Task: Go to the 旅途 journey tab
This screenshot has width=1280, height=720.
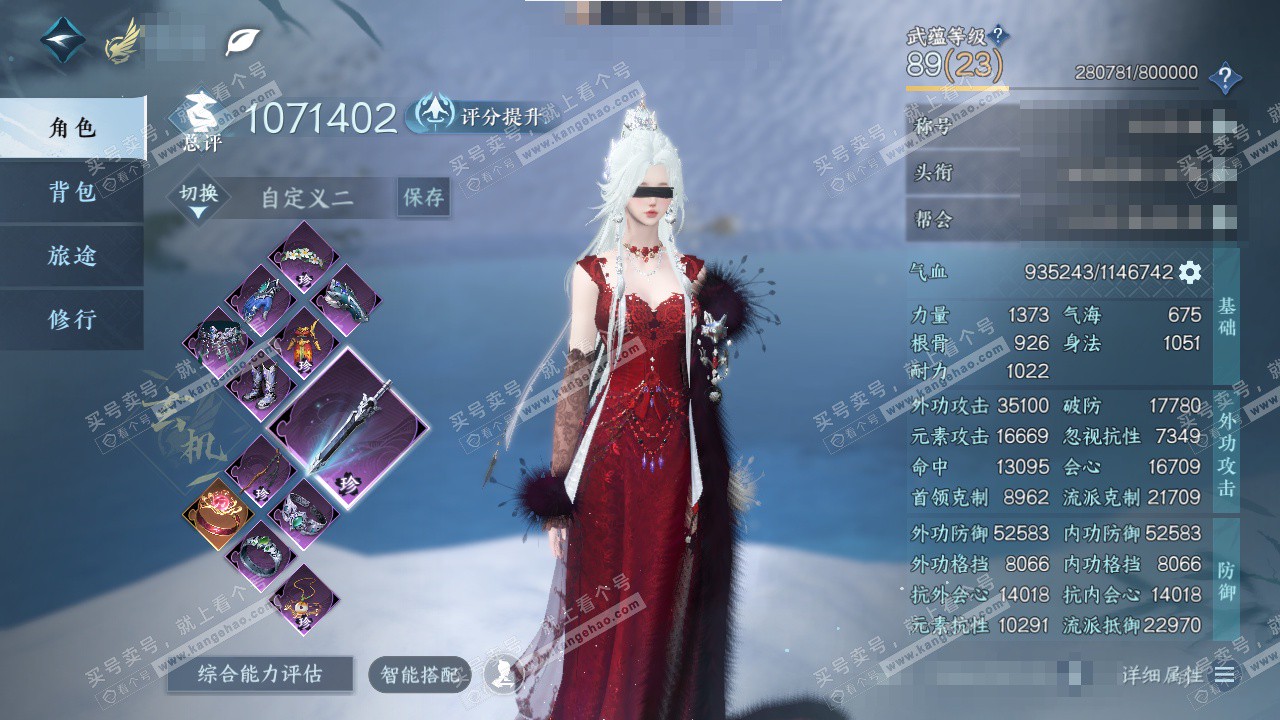Action: (x=72, y=256)
